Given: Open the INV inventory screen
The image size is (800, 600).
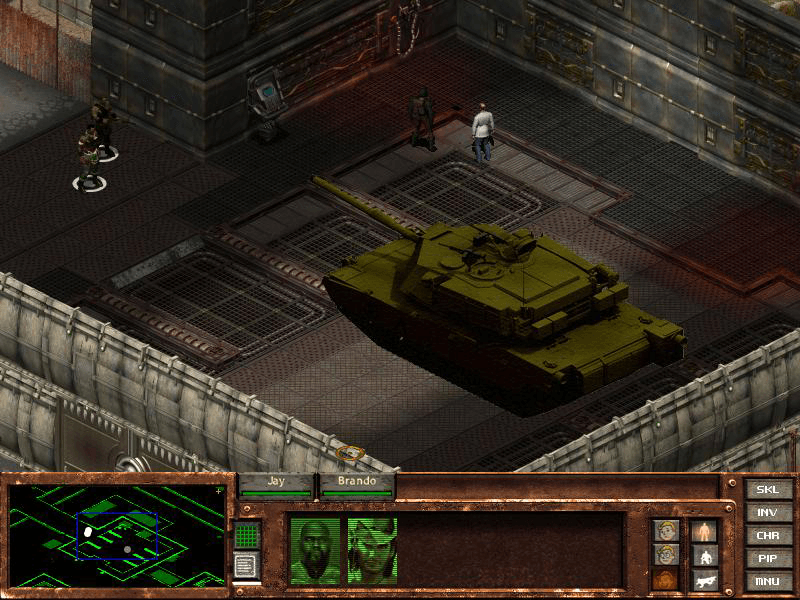Looking at the screenshot, I should [766, 512].
